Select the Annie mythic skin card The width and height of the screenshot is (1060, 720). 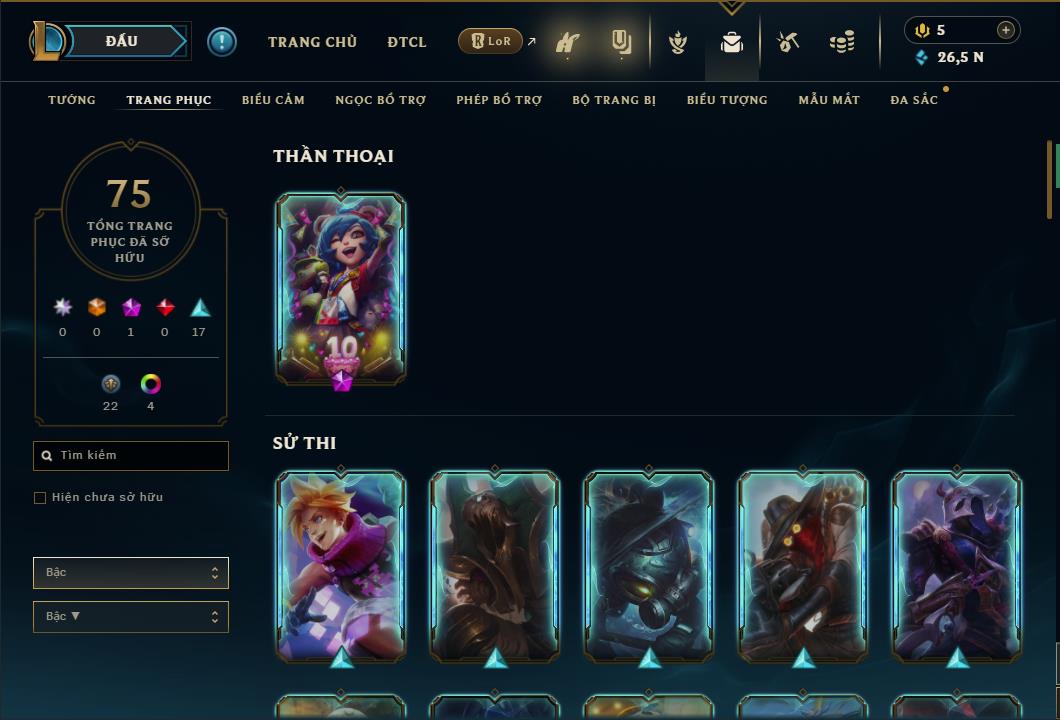(x=341, y=288)
